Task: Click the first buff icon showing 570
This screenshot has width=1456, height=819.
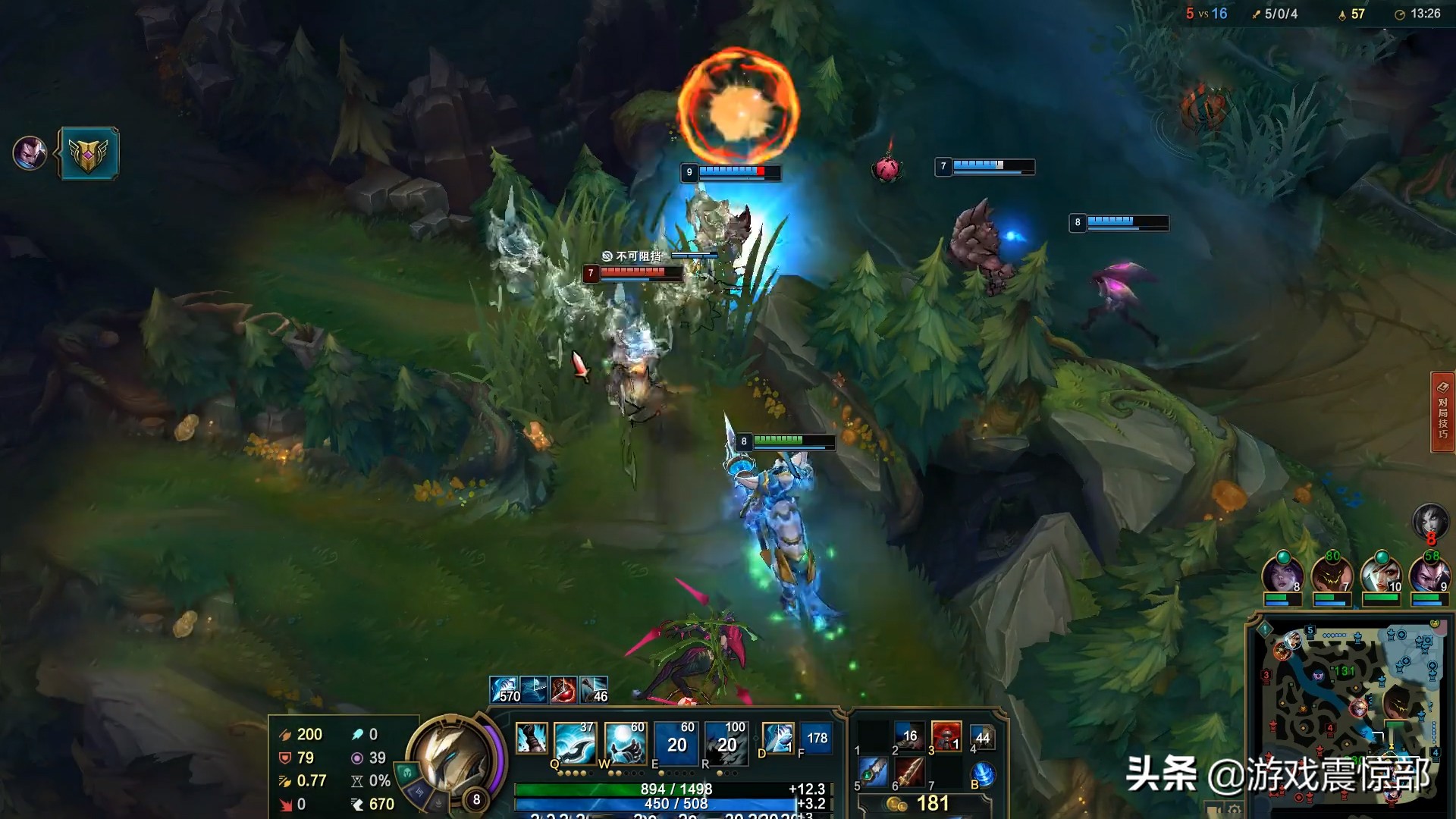Action: 504,689
